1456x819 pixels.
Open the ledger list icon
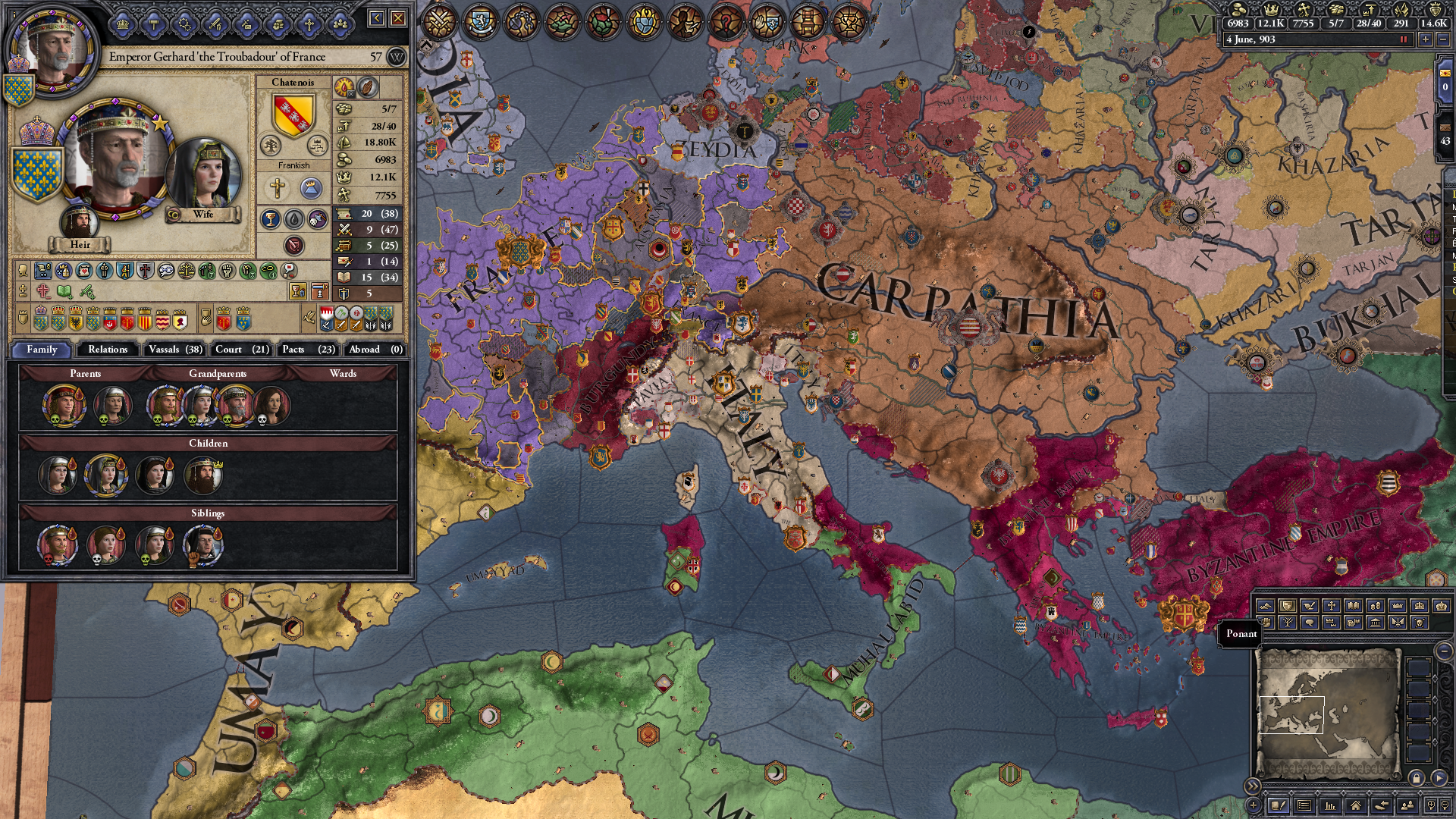[x=1304, y=806]
